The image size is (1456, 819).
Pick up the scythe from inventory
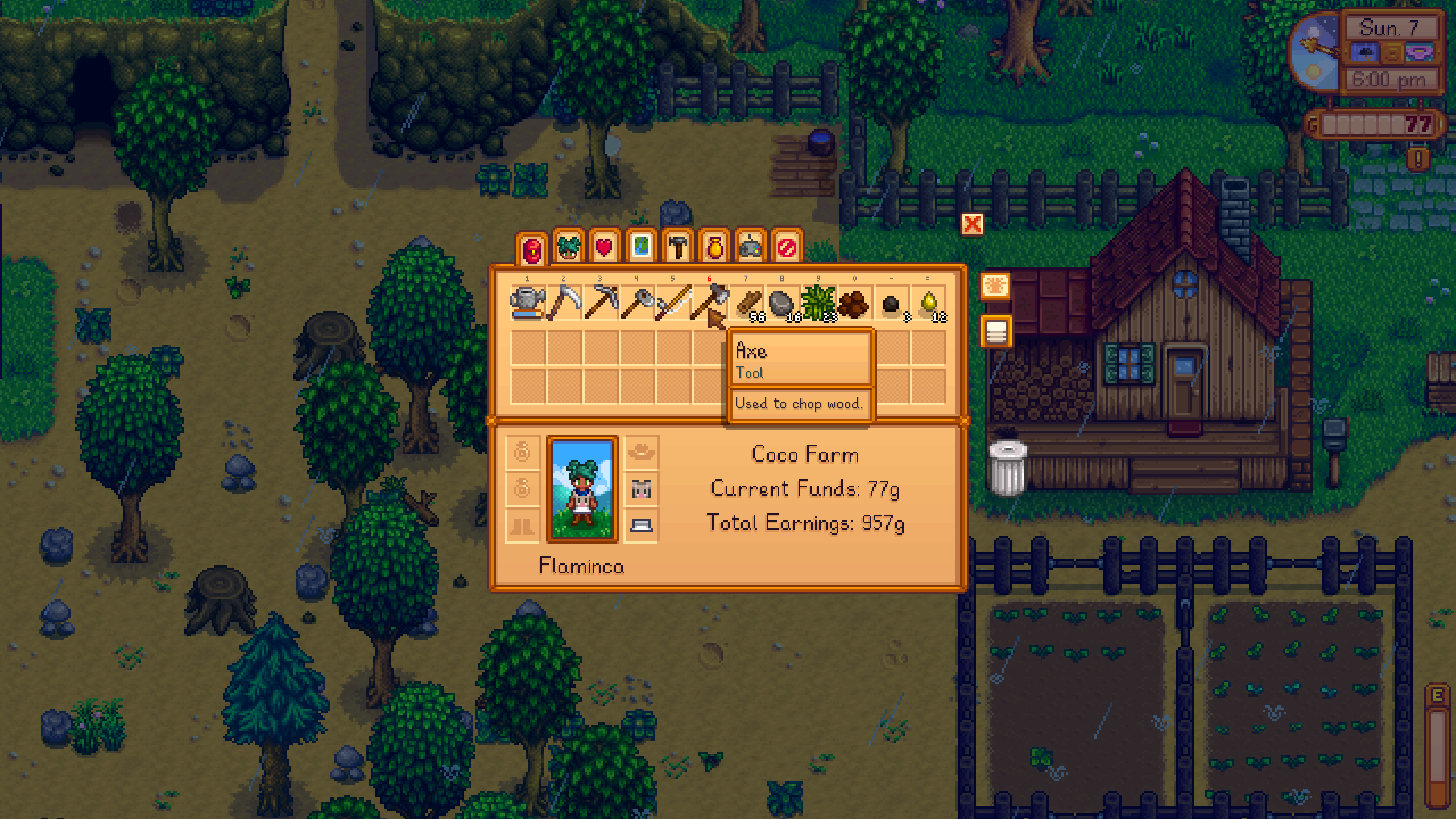coord(564,303)
